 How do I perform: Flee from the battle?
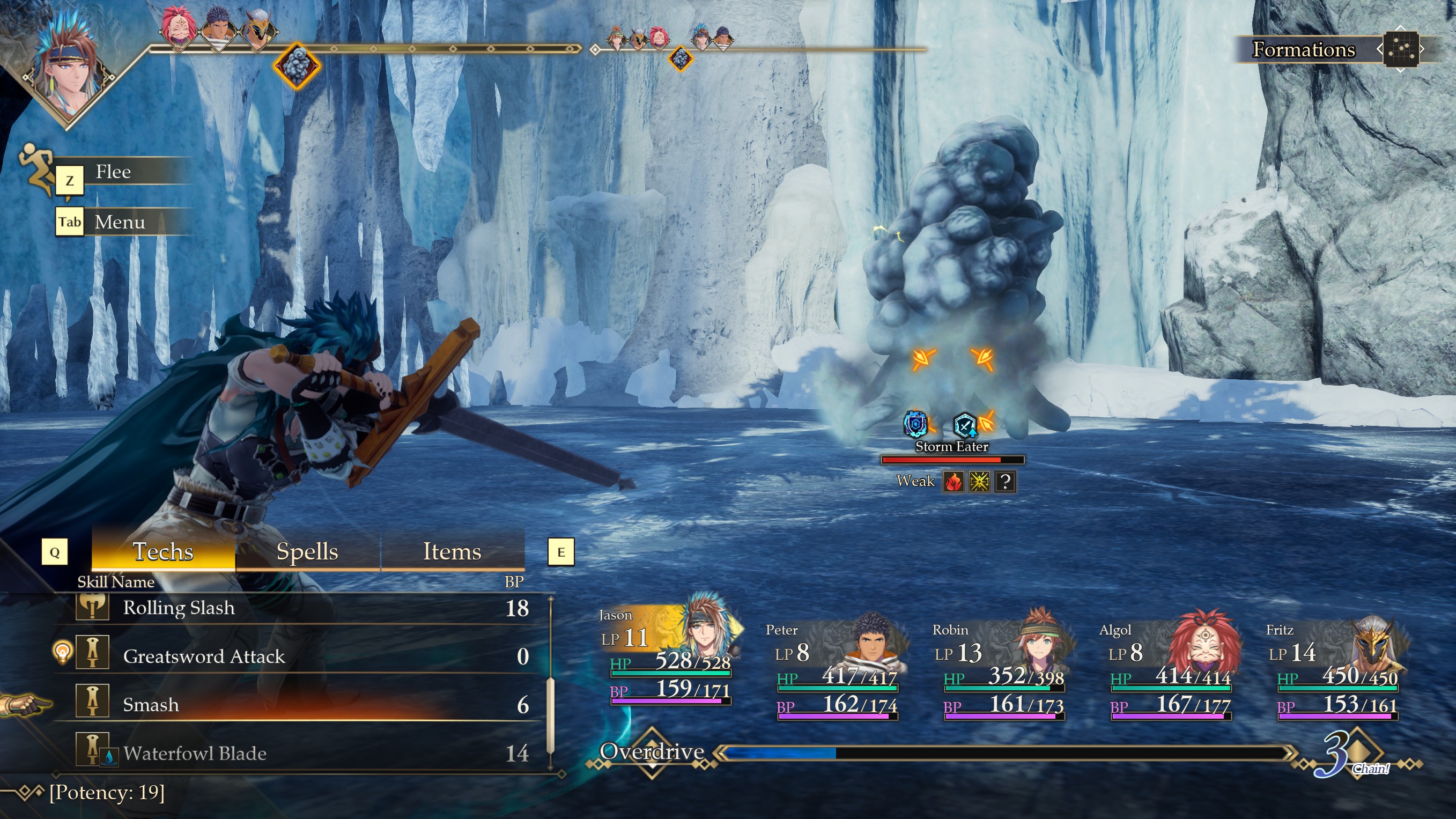tap(113, 172)
